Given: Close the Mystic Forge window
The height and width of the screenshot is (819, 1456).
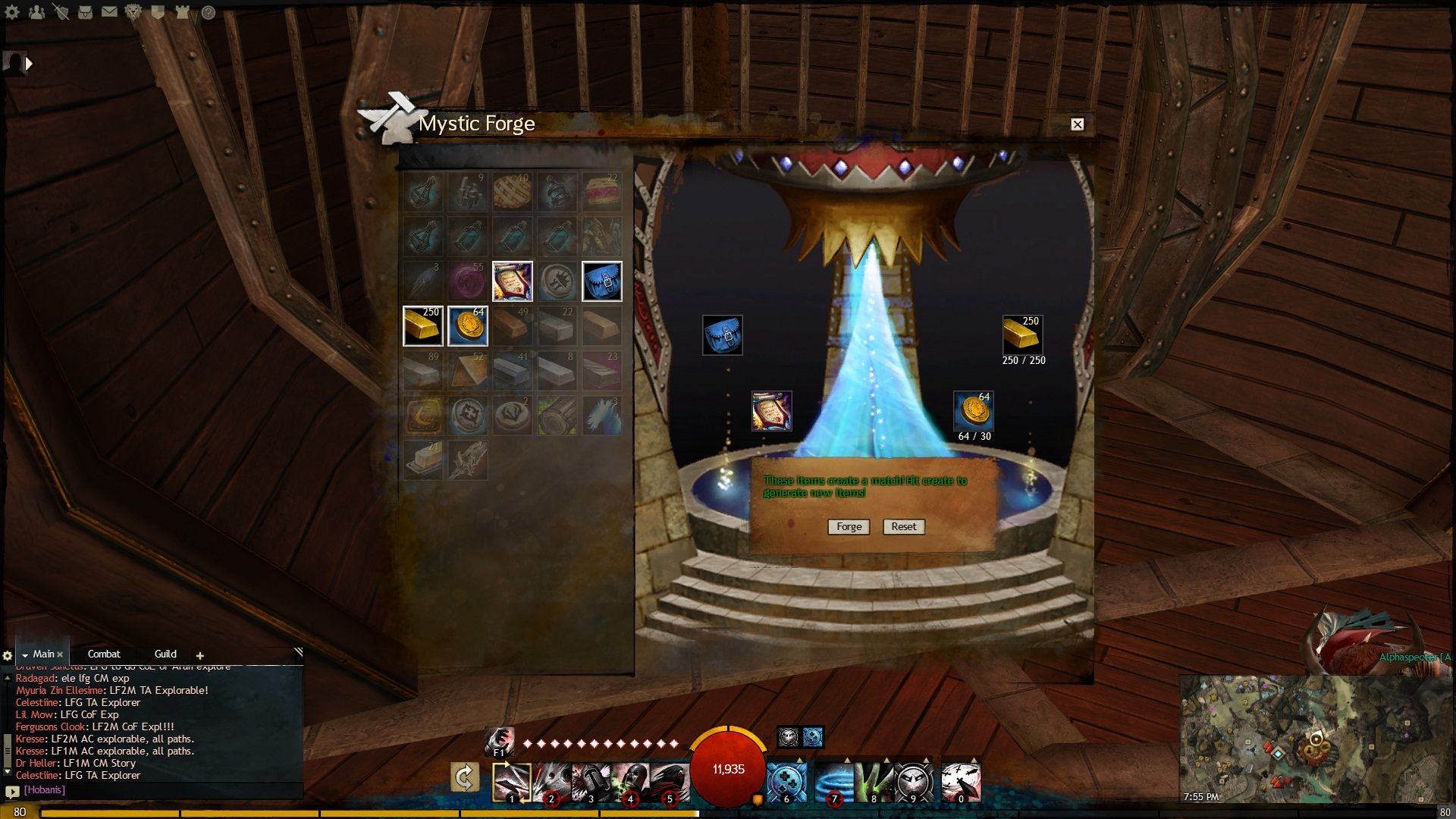Looking at the screenshot, I should (x=1077, y=124).
